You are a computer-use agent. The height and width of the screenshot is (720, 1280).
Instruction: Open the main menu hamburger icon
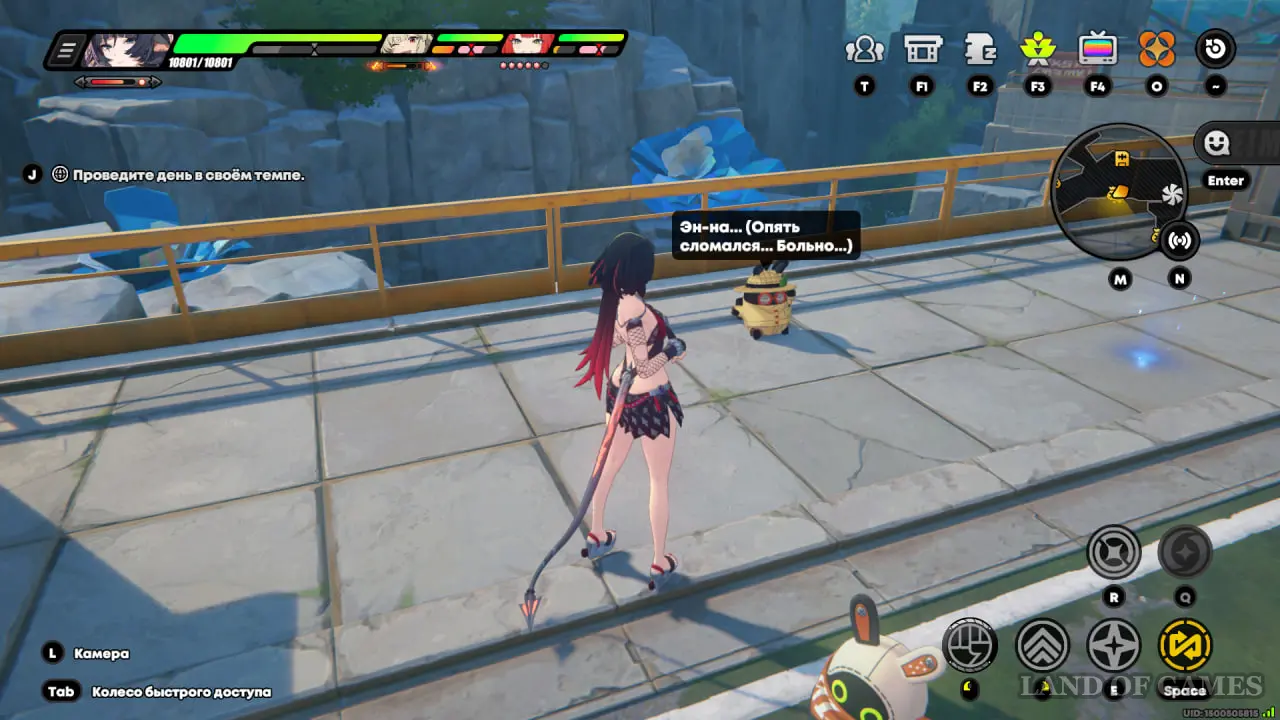(68, 49)
